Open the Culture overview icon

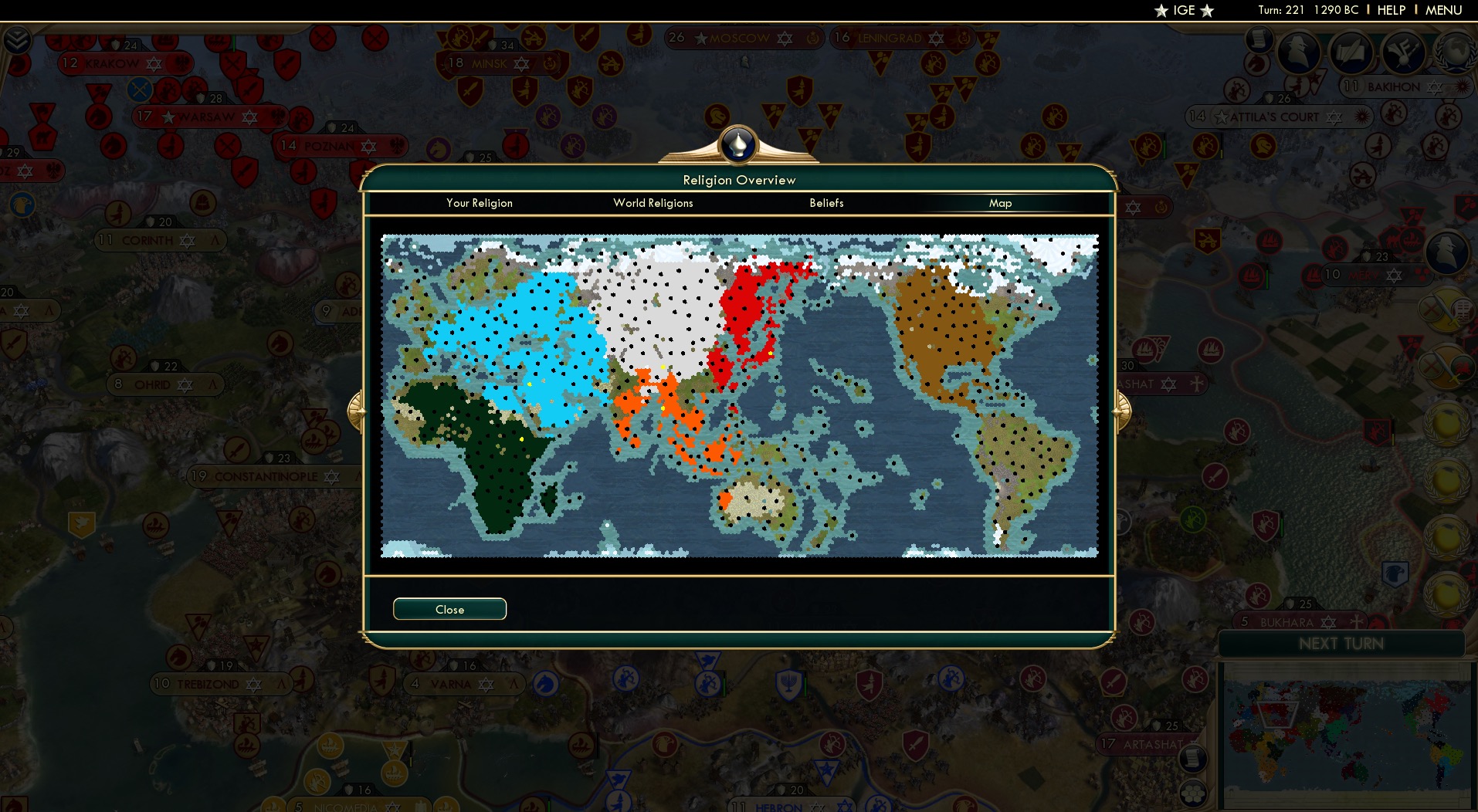[x=1403, y=52]
